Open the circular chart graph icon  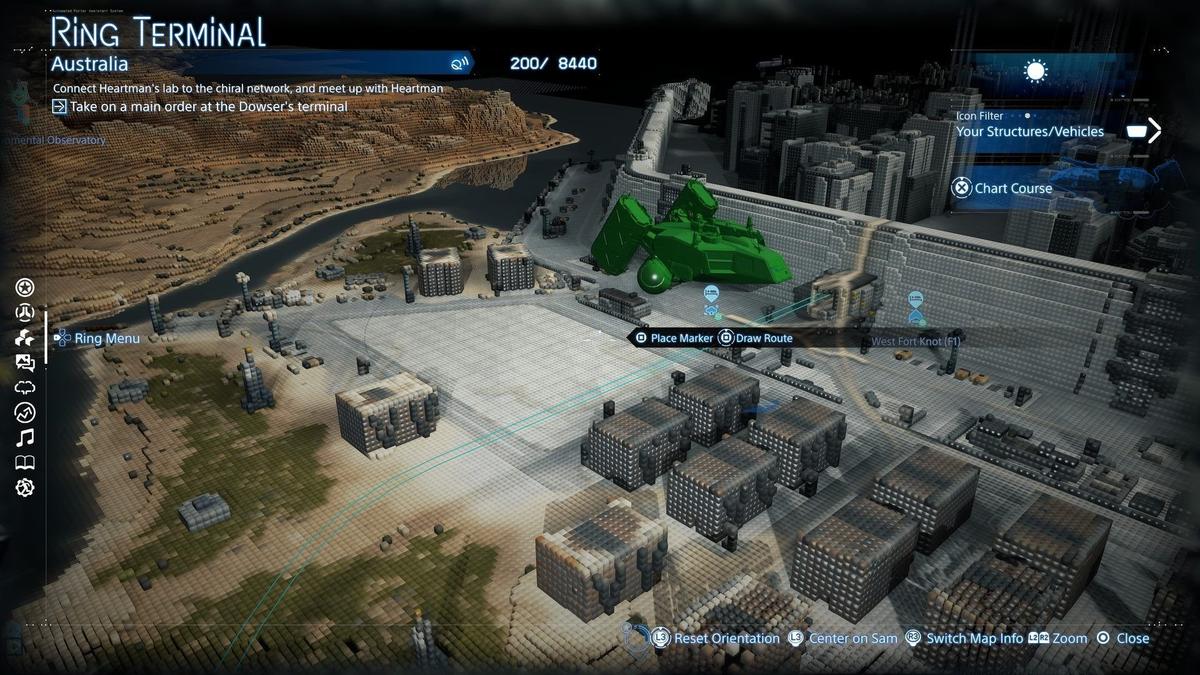pos(25,412)
